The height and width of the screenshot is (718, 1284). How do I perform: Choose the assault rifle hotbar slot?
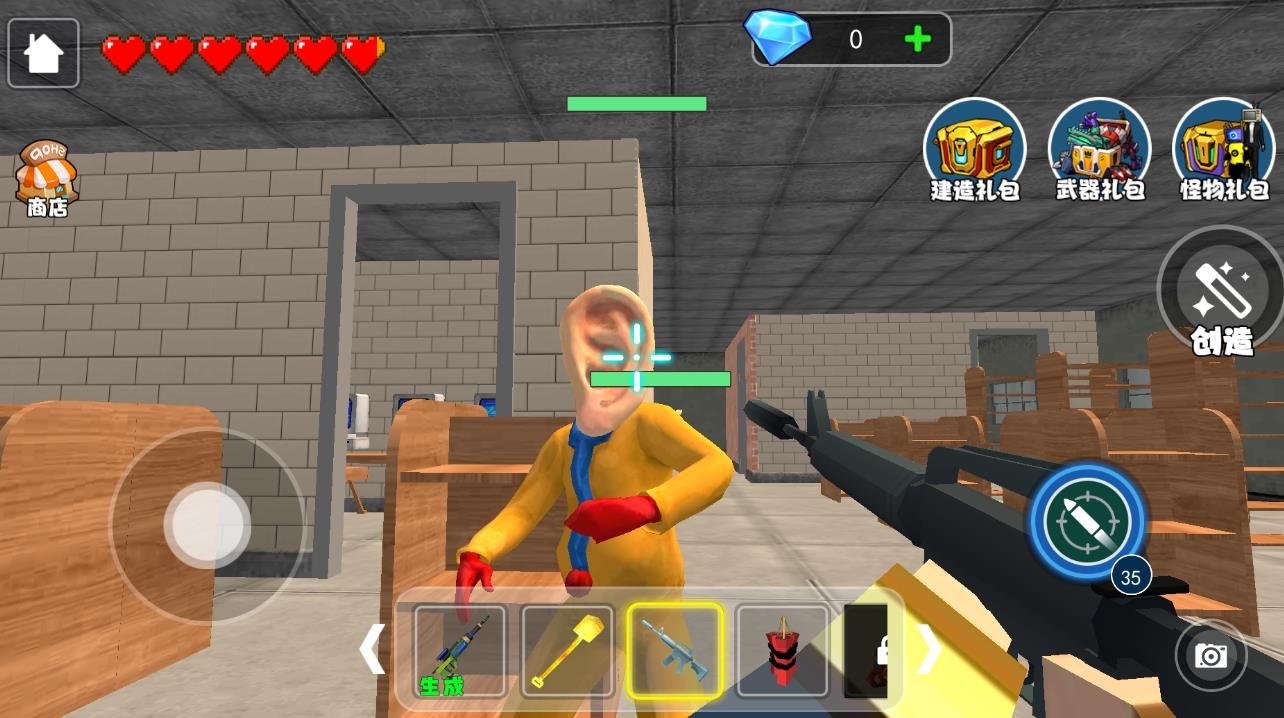click(x=675, y=651)
